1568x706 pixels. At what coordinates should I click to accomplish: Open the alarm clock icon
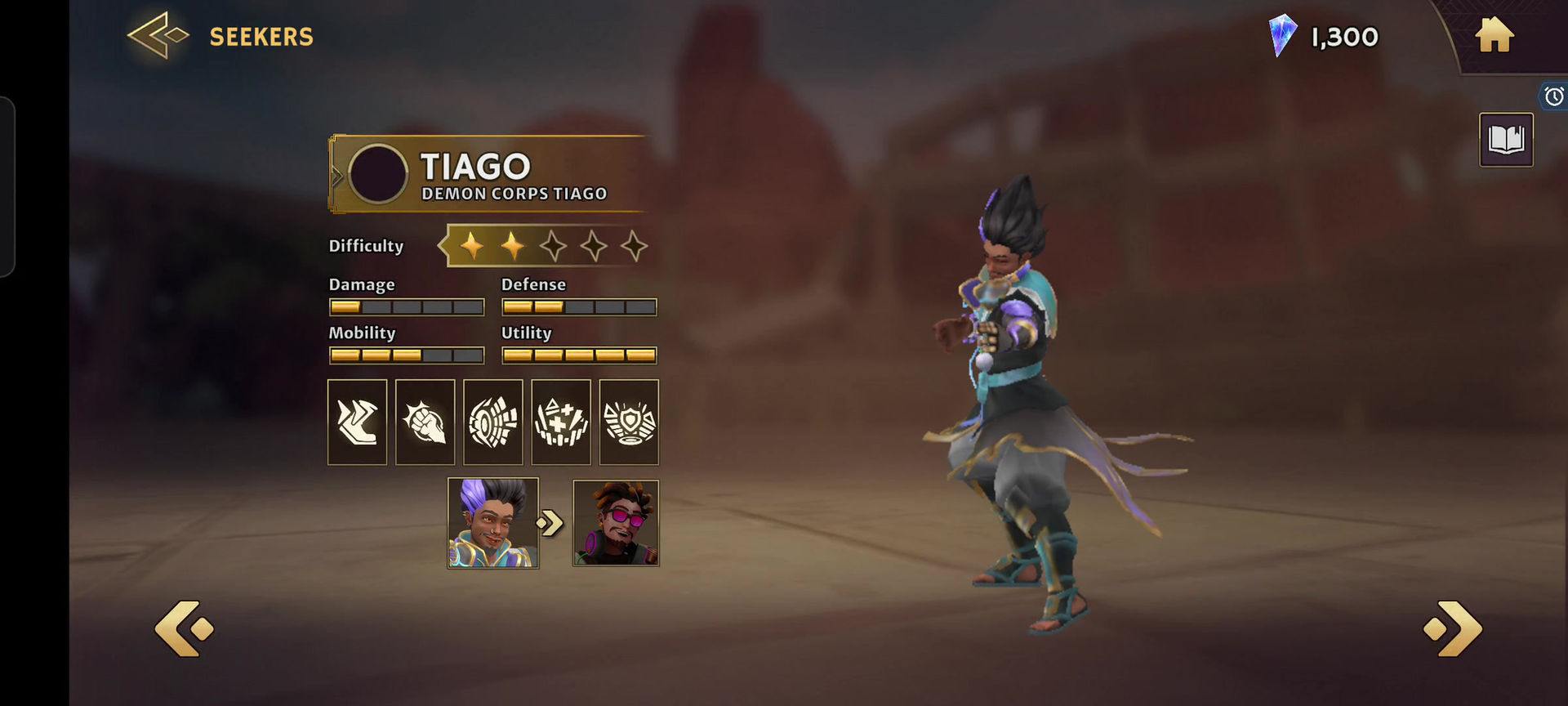tap(1554, 96)
